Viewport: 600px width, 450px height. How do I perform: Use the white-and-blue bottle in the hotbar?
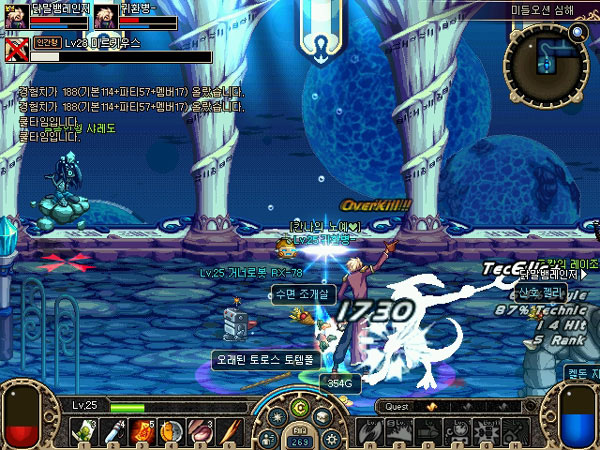tap(113, 431)
